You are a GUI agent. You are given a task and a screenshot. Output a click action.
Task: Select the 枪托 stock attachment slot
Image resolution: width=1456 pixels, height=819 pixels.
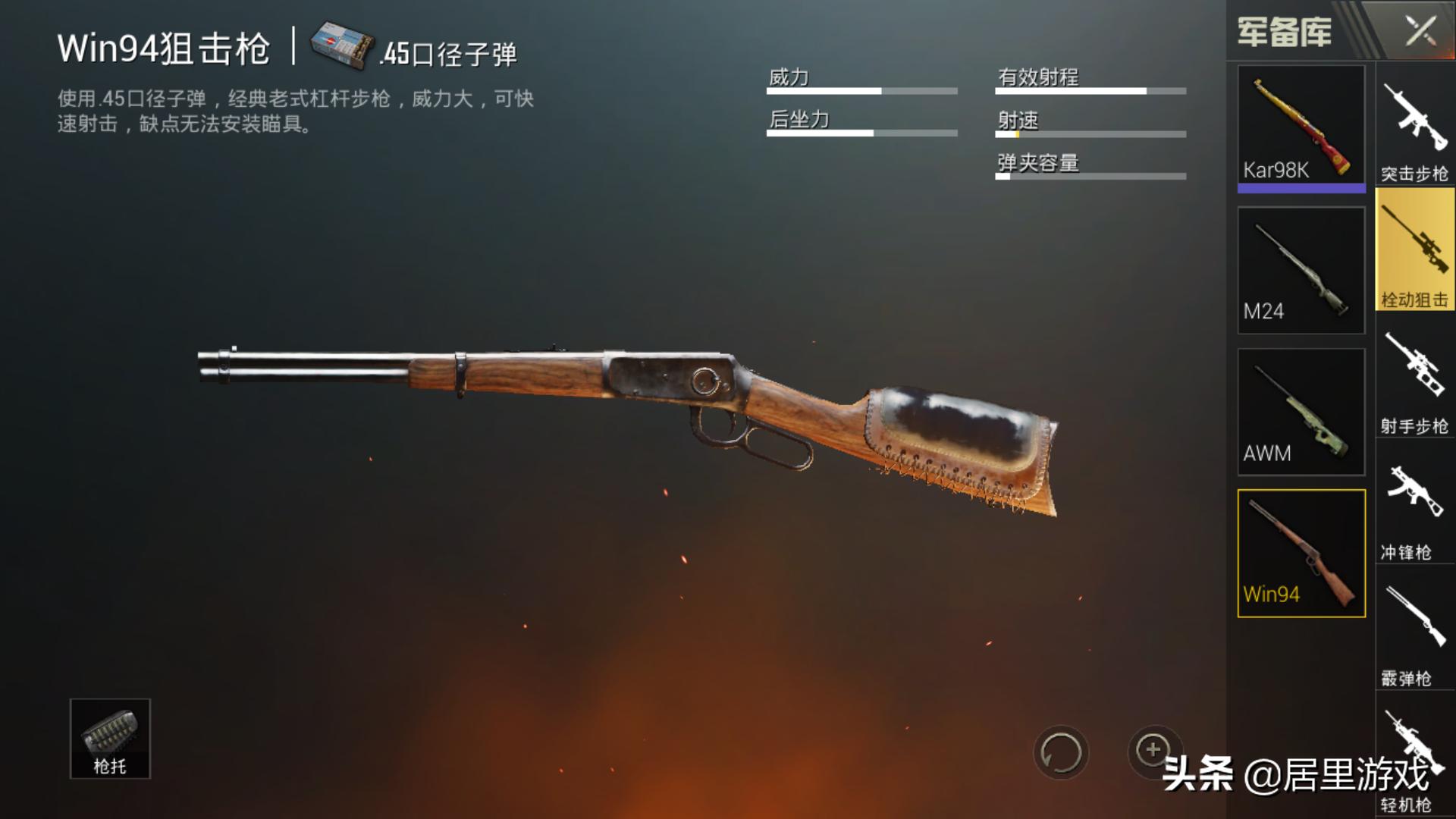[110, 739]
